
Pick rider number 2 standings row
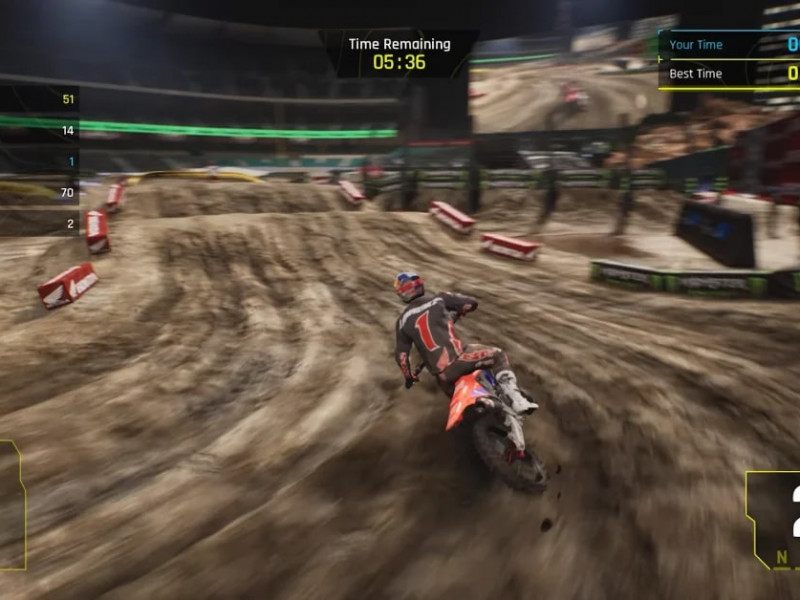(x=40, y=223)
